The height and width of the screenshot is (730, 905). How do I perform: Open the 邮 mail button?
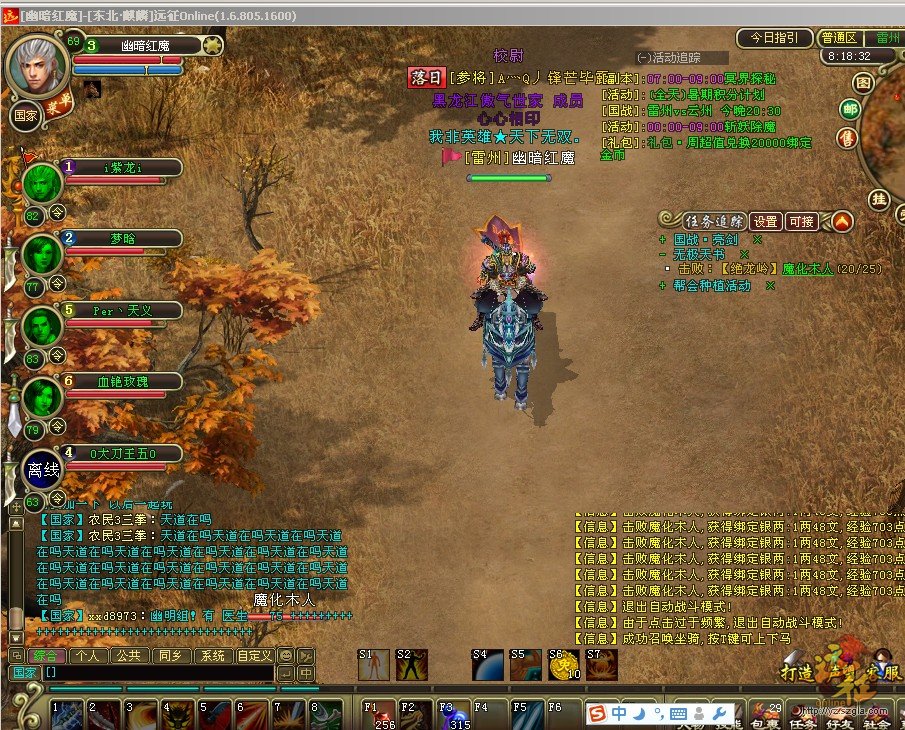coord(851,109)
